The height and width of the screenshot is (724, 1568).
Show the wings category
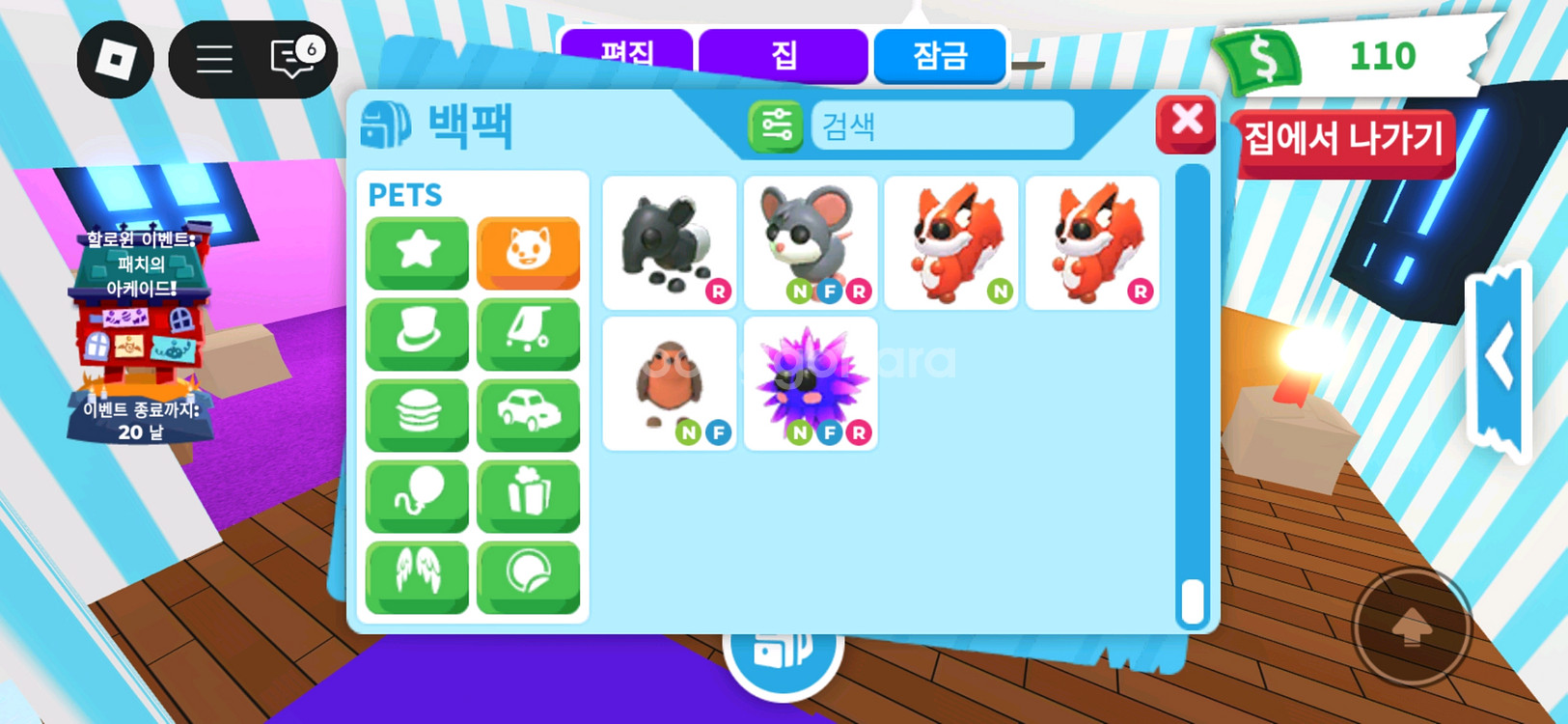[417, 575]
